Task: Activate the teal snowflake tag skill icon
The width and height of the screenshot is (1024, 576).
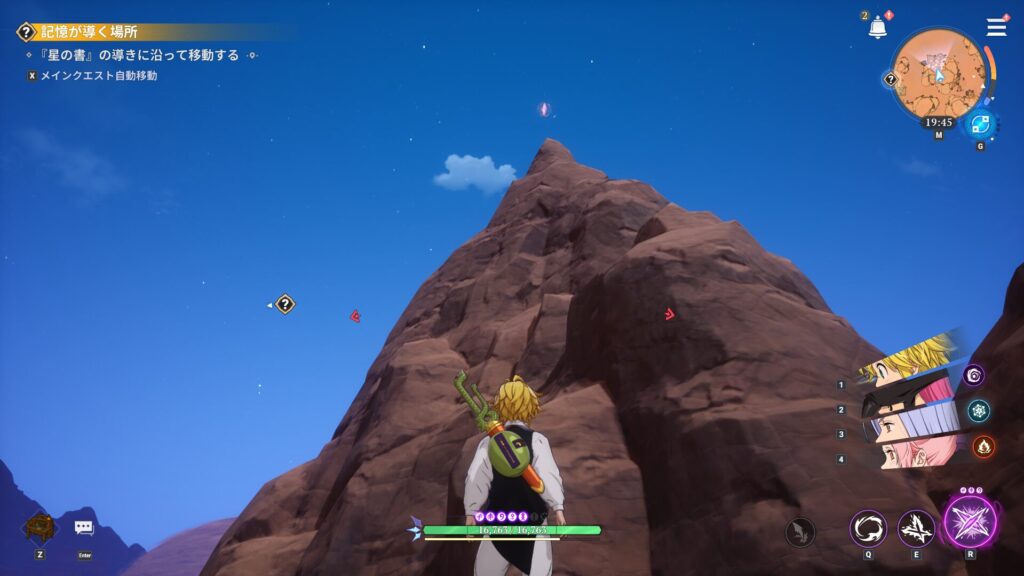Action: 978,410
